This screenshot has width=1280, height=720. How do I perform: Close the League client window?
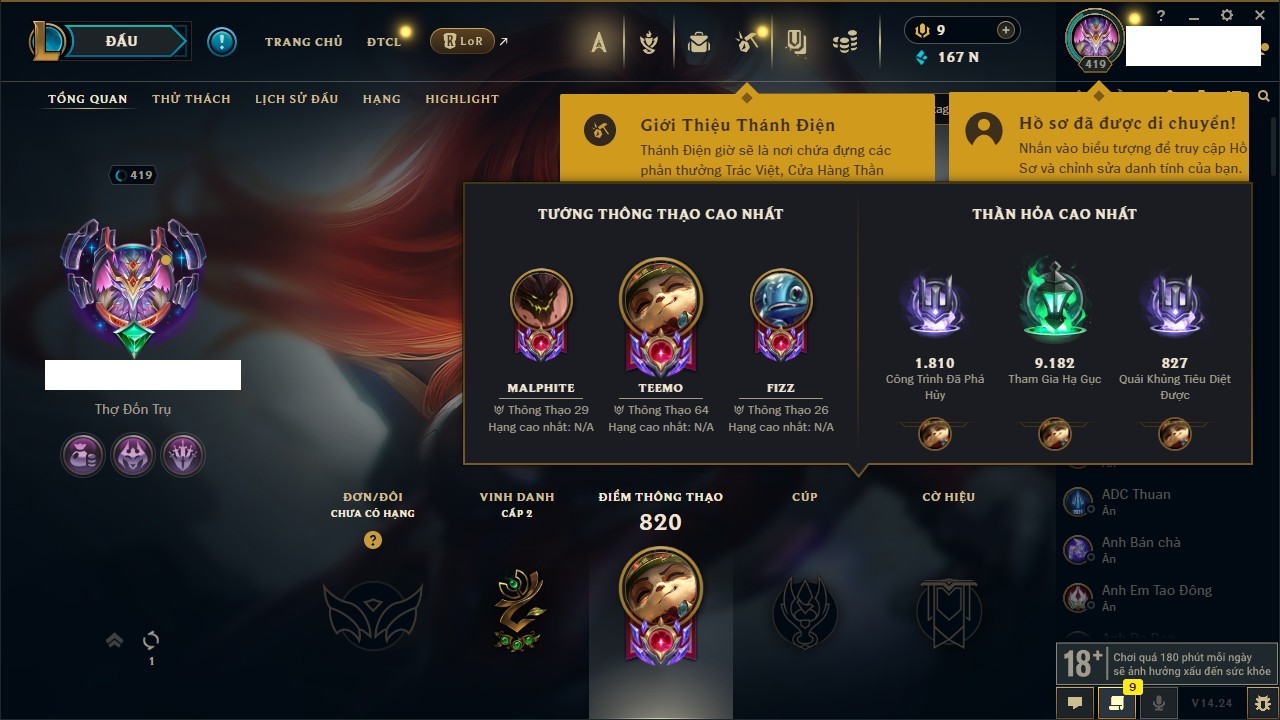tap(1258, 16)
